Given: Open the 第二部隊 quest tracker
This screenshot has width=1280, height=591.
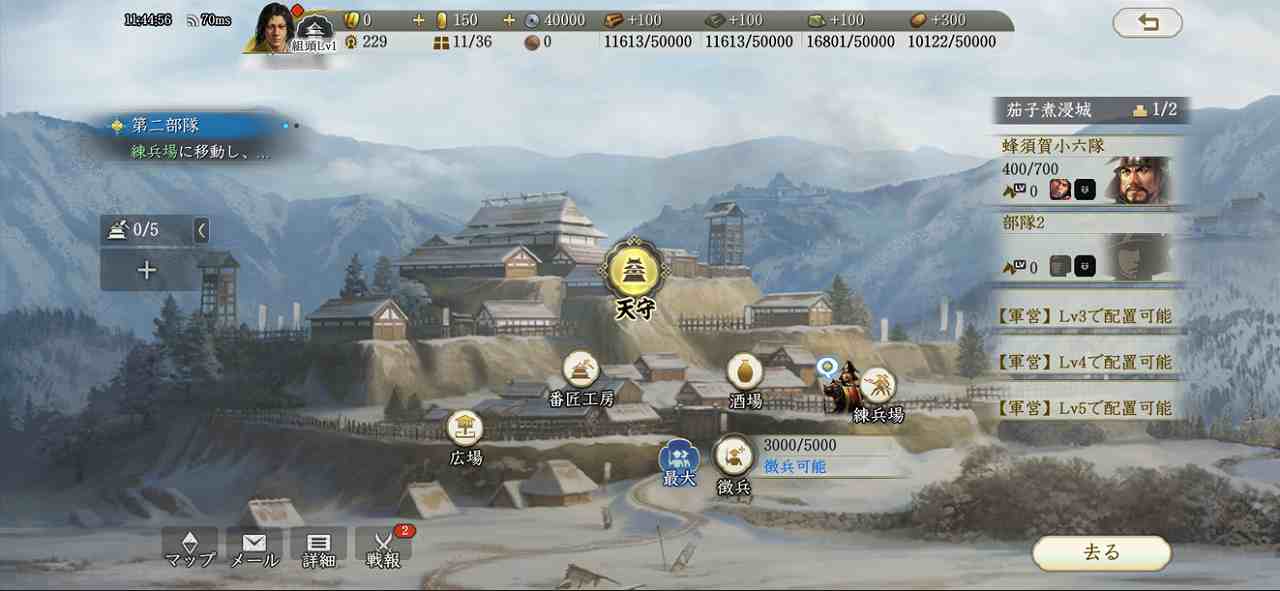Looking at the screenshot, I should 190,138.
